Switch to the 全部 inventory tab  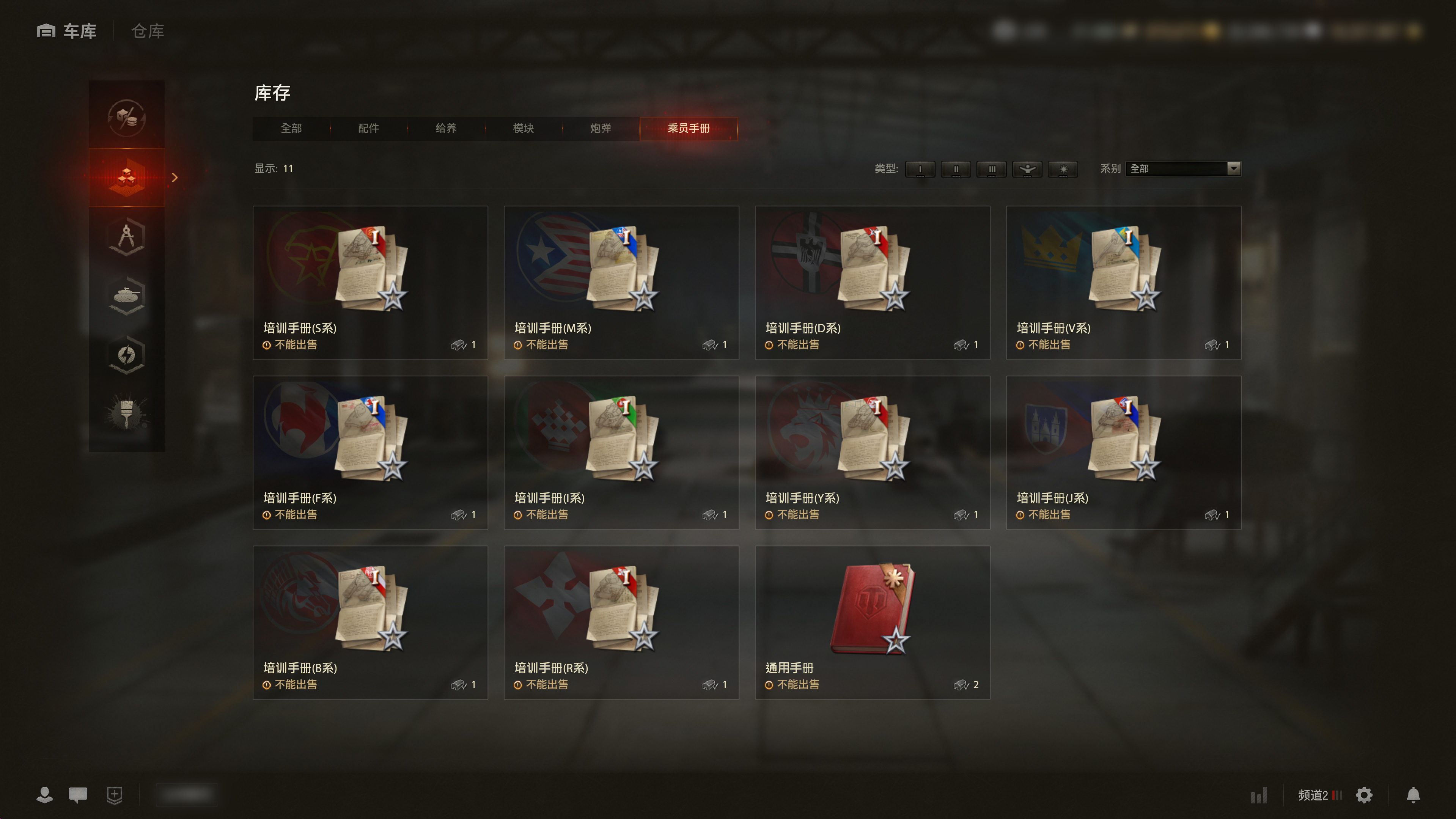tap(291, 128)
